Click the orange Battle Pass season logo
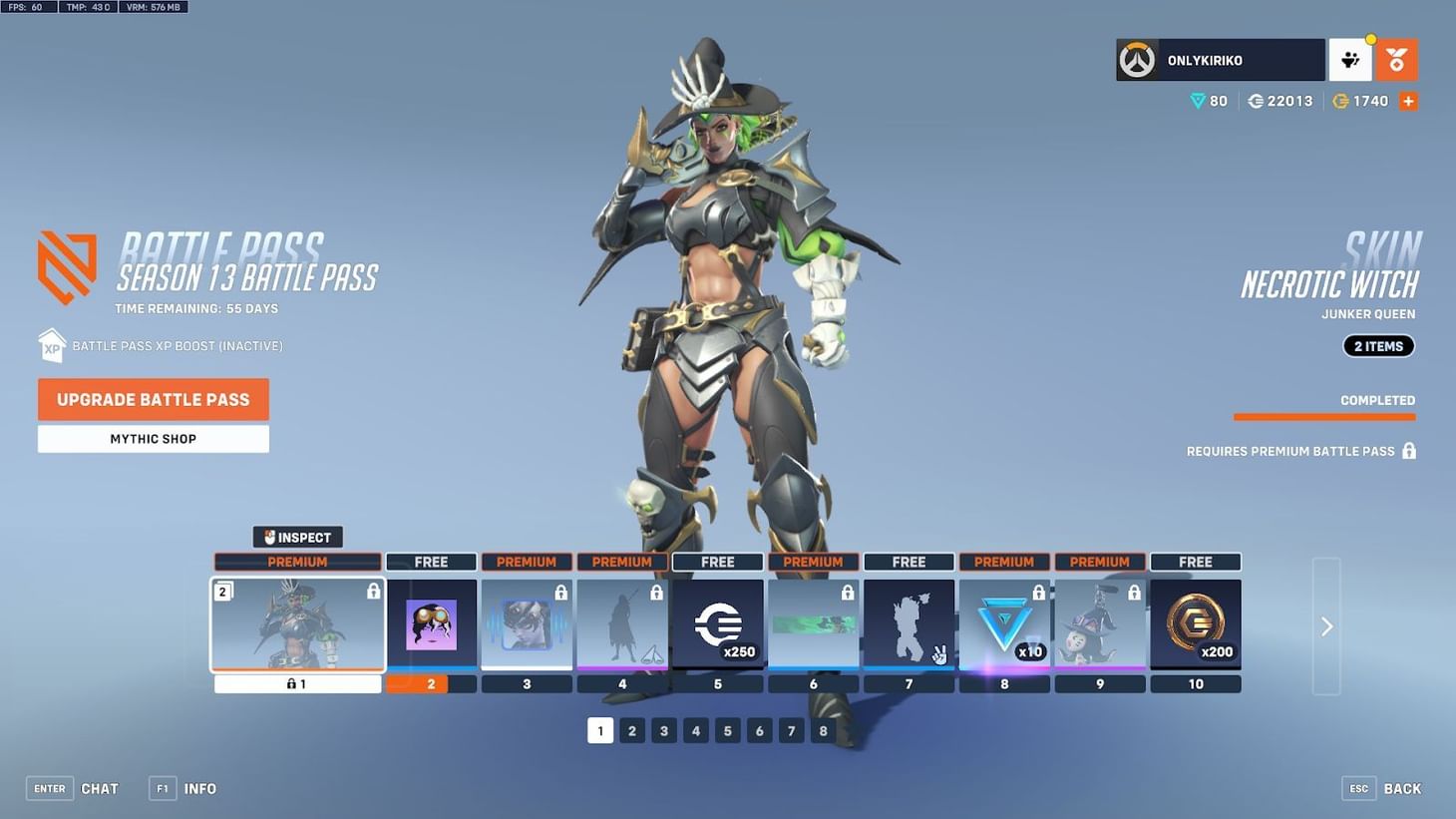 (66, 265)
